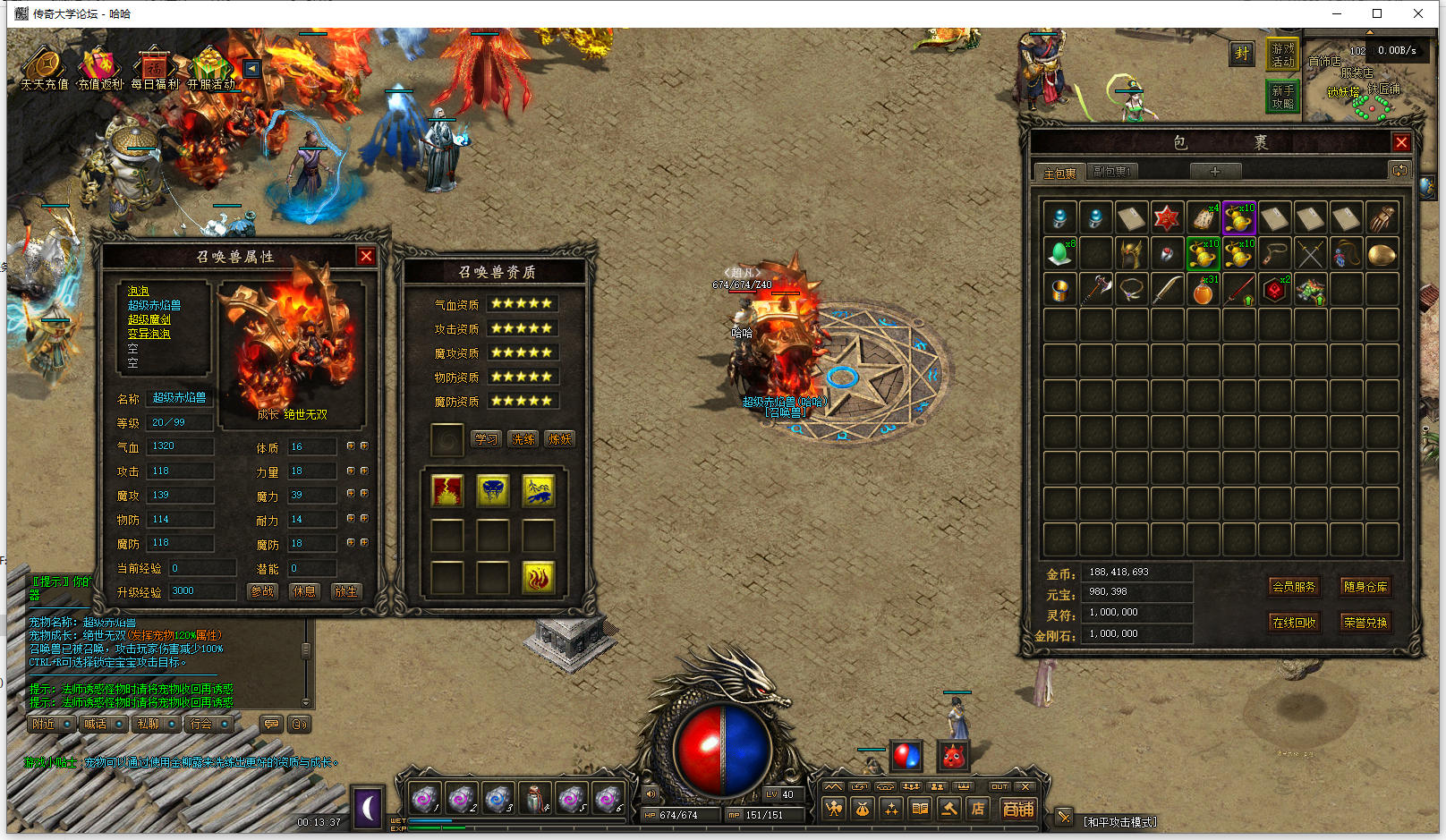Switch chat to the 行会 guild channel
Screen dimensions: 1446x840
[202, 724]
